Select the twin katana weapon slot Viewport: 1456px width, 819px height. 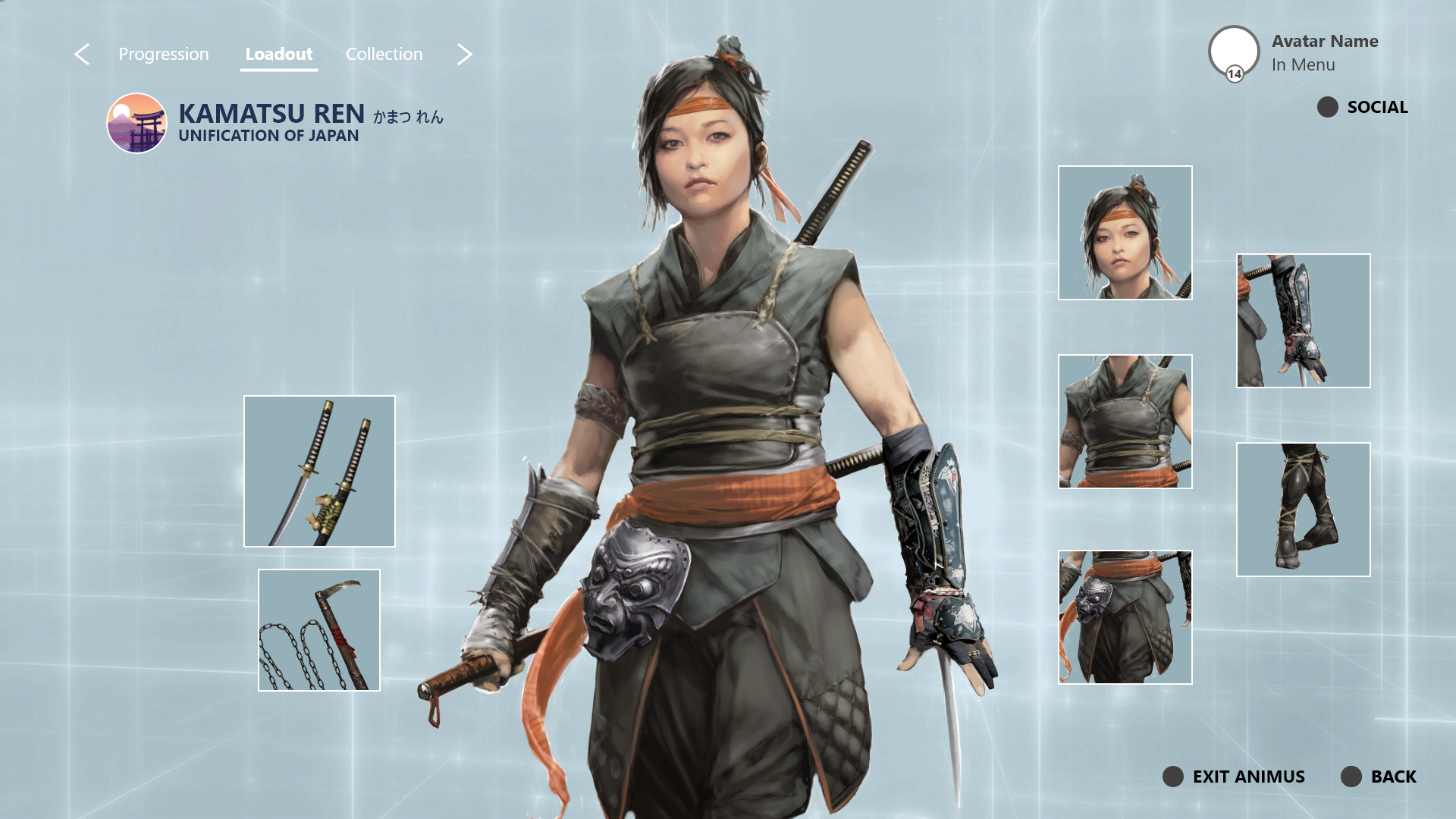pyautogui.click(x=319, y=471)
